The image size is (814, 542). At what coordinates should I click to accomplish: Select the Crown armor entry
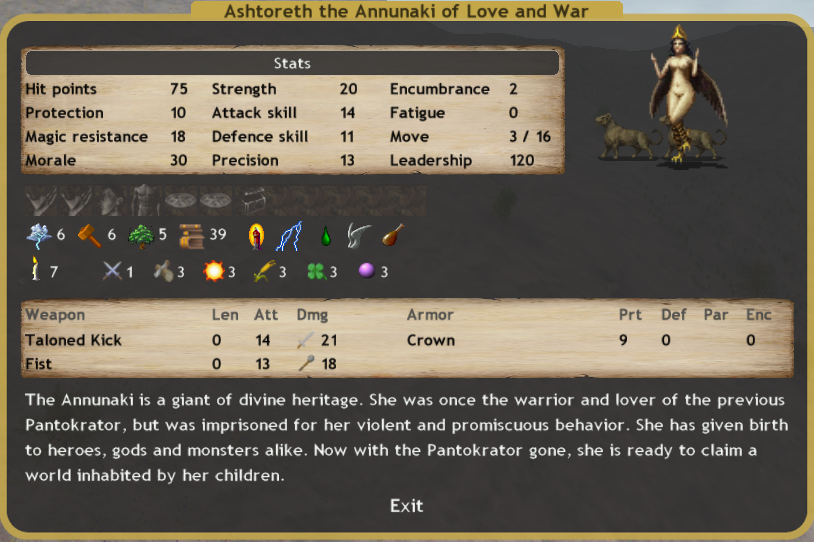(431, 340)
